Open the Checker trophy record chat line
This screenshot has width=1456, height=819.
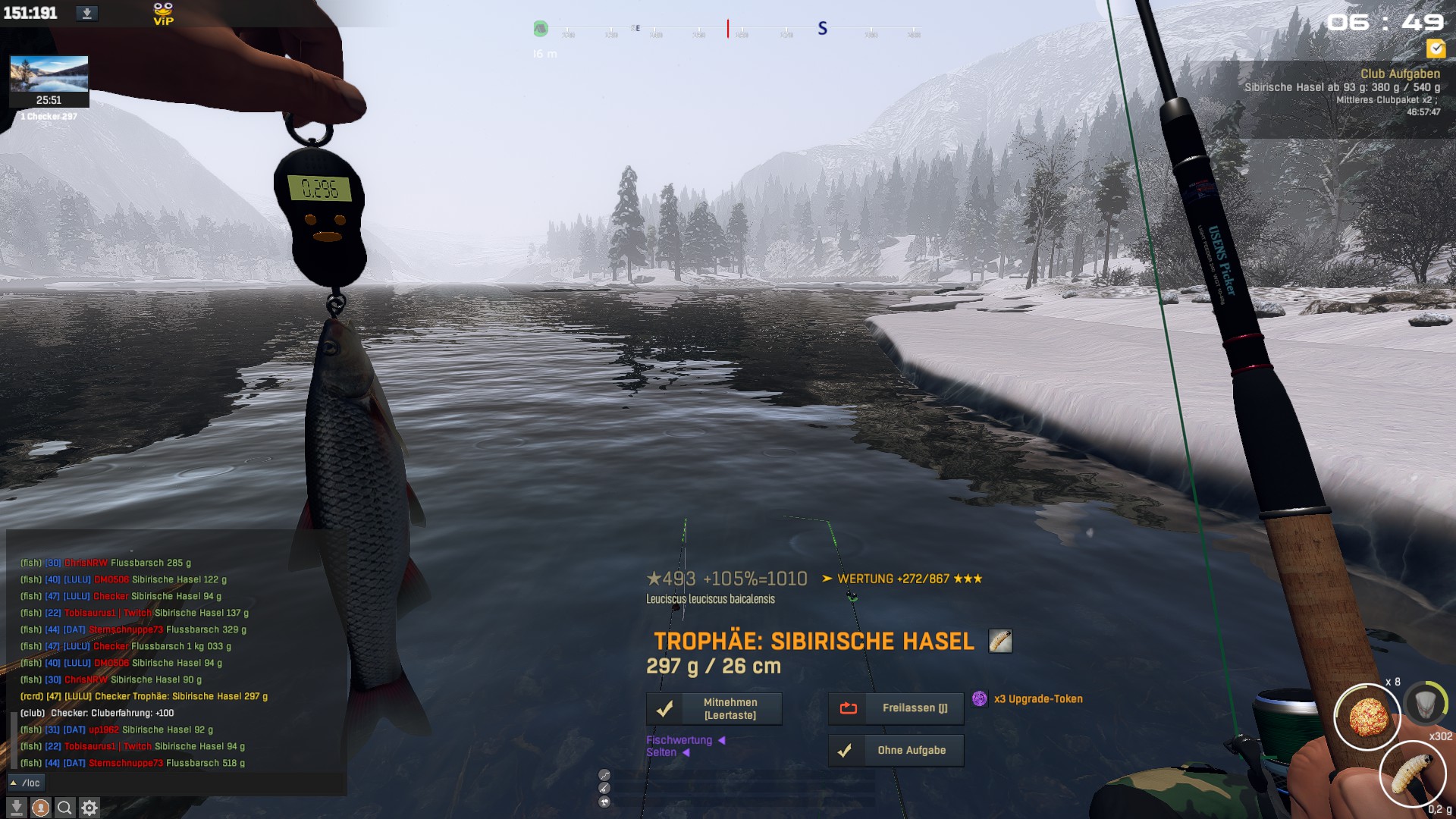[144, 696]
